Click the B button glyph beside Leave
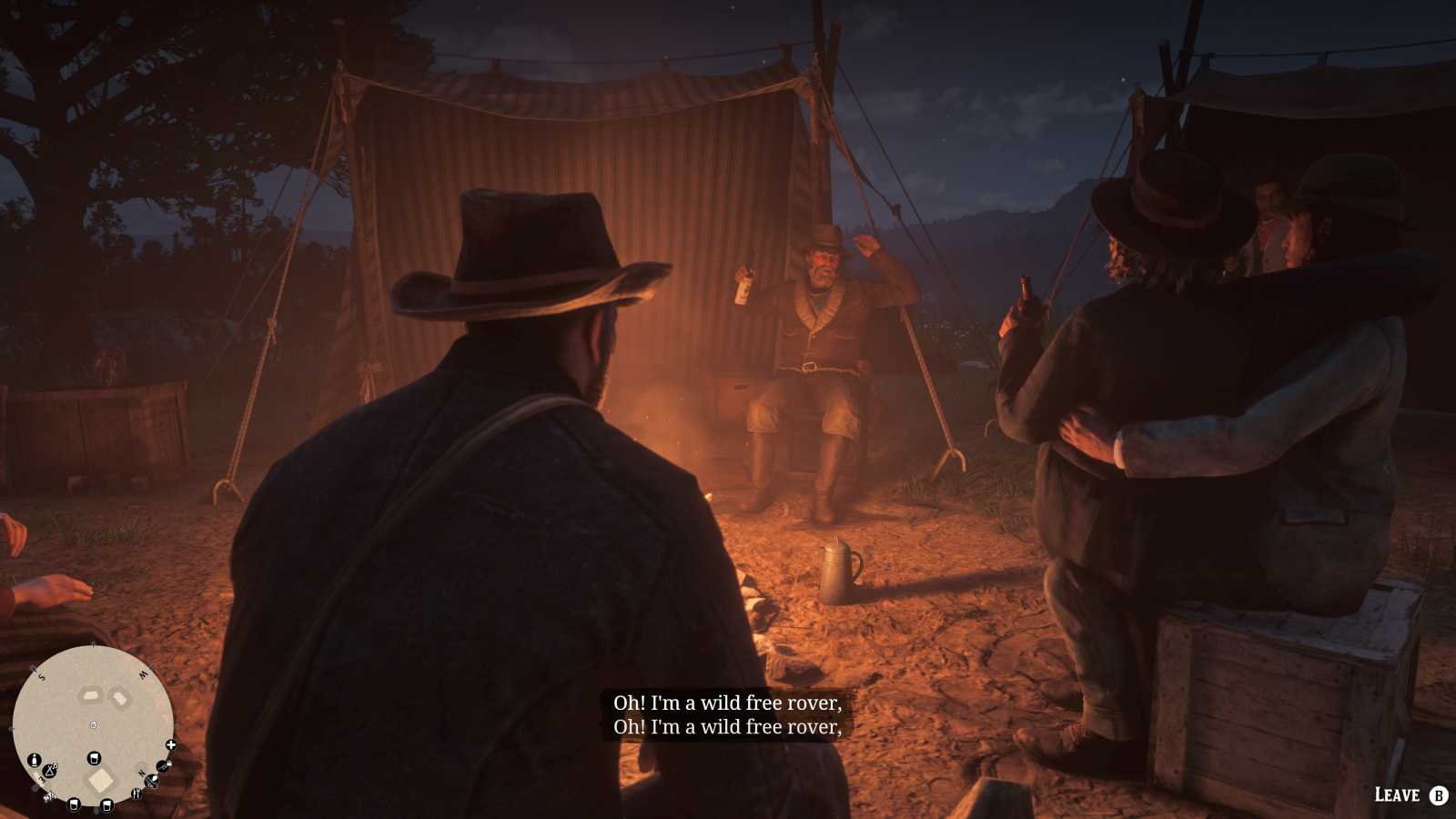This screenshot has width=1456, height=819. tap(1438, 795)
